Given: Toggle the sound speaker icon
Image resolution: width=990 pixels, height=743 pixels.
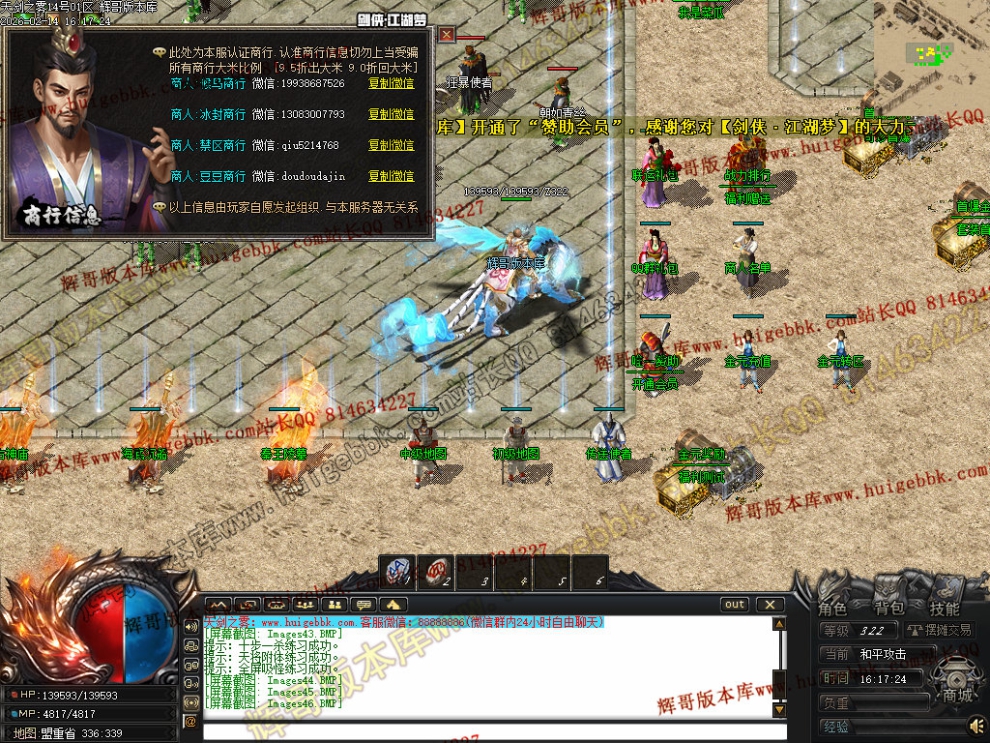Looking at the screenshot, I should pyautogui.click(x=976, y=724).
